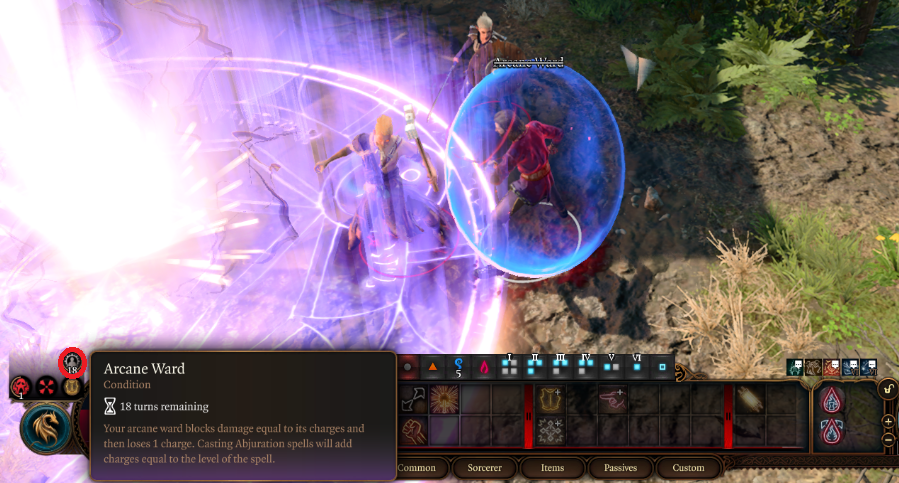Add a hotbar row with plus button
Viewport: 899px width, 483px height.
coord(888,423)
